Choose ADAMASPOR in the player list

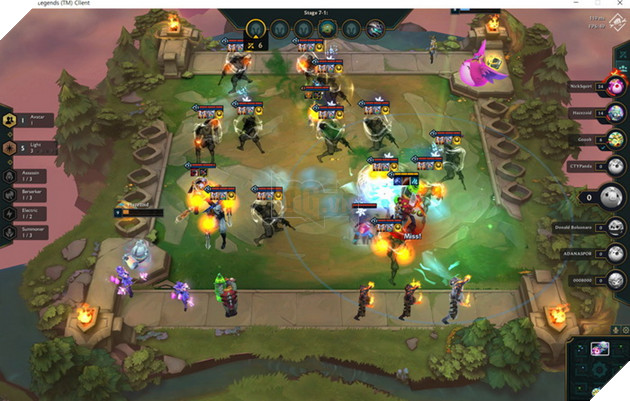point(590,254)
